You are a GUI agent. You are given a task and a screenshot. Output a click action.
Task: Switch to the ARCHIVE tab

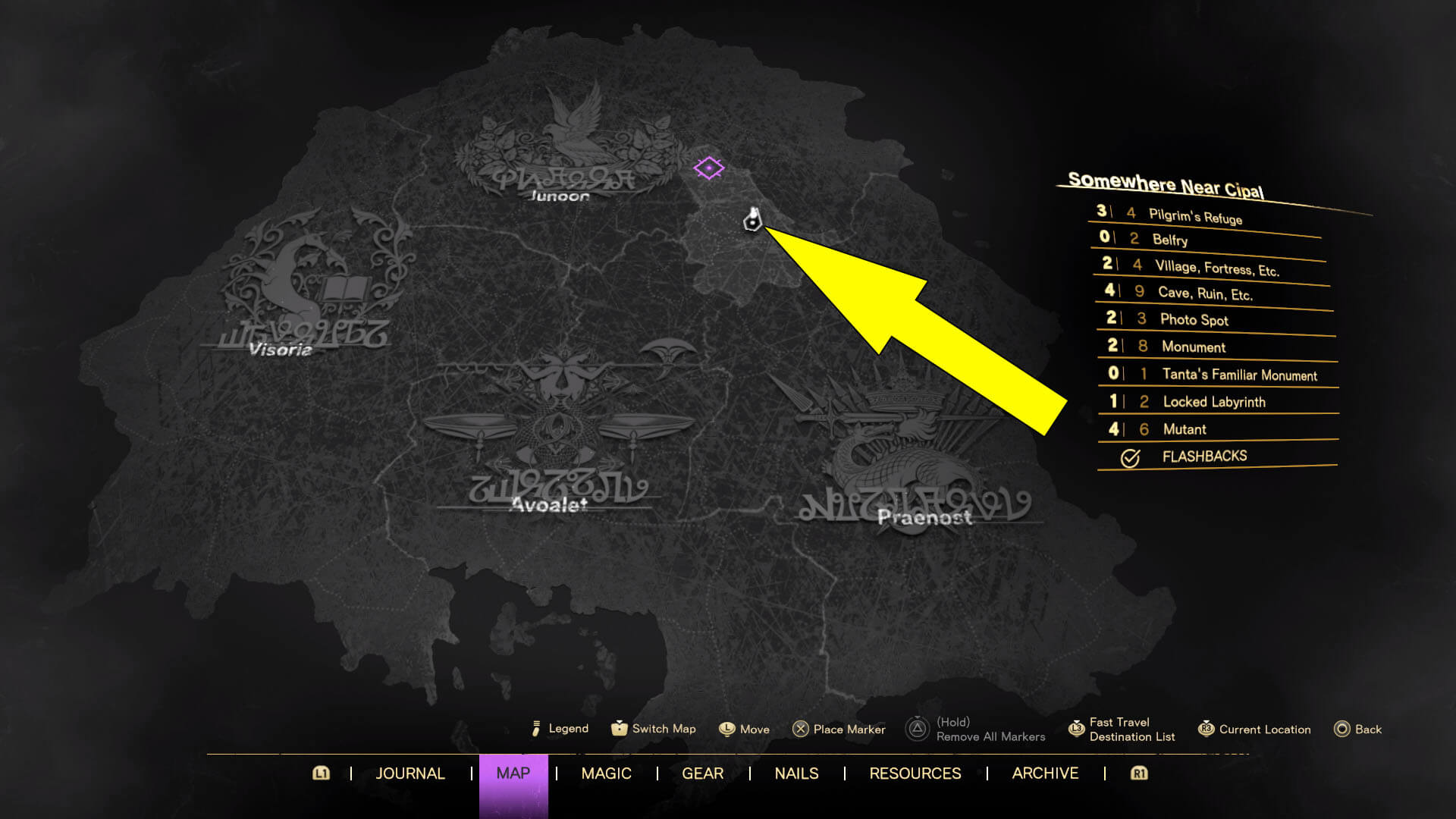point(1045,773)
